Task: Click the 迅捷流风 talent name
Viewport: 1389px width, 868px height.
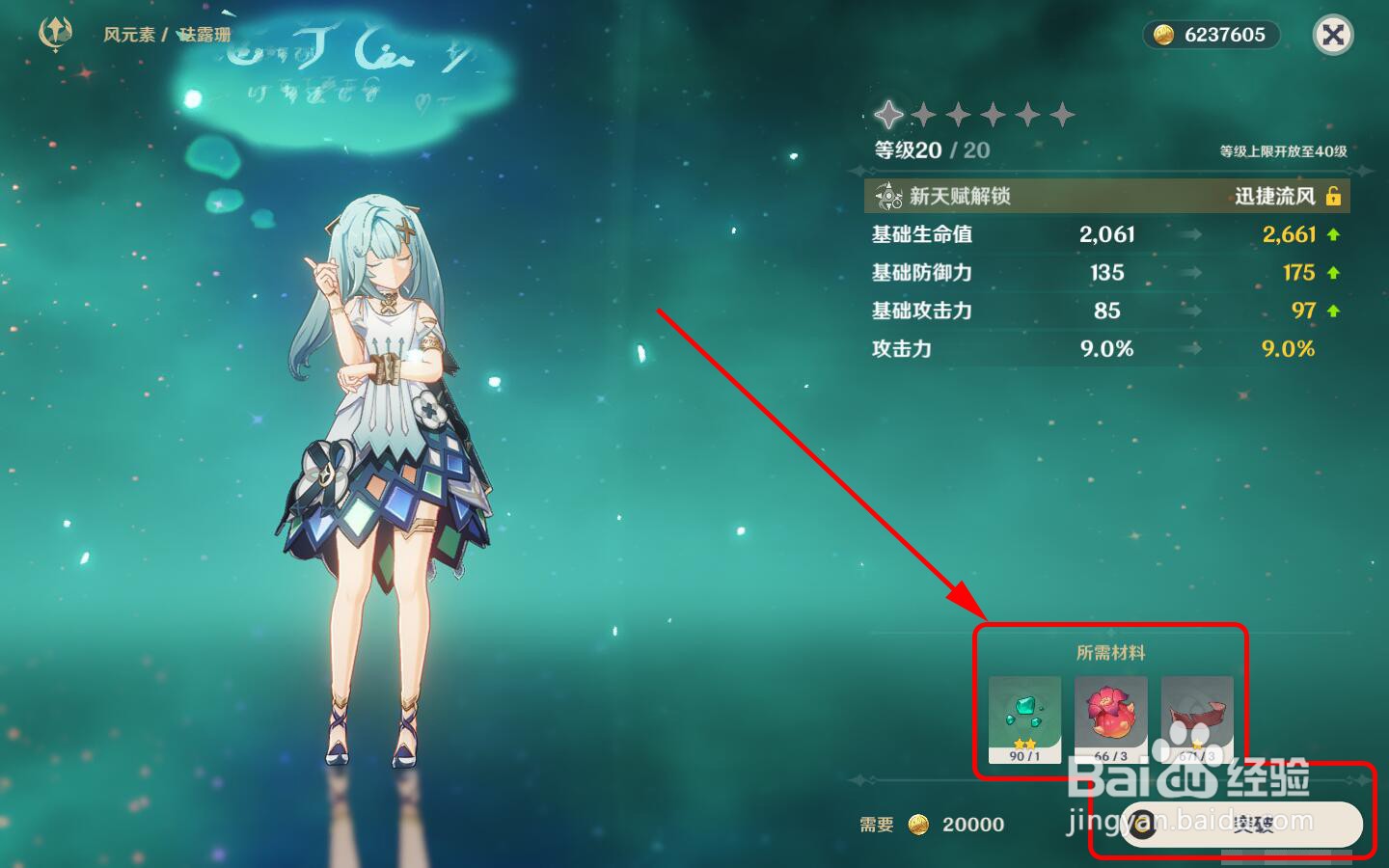Action: 1271,195
